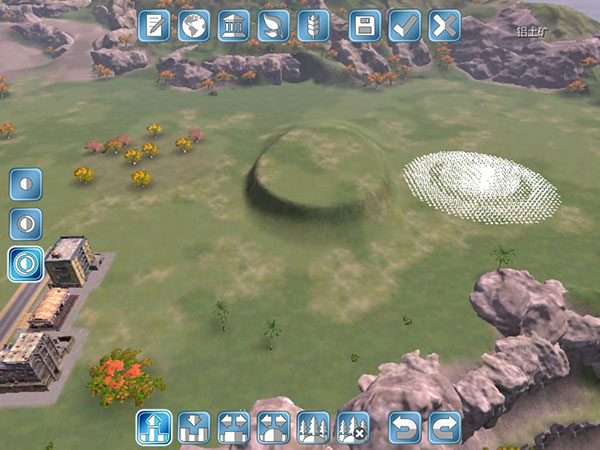Confirm changes with the checkmark button
The image size is (600, 450).
[x=405, y=26]
